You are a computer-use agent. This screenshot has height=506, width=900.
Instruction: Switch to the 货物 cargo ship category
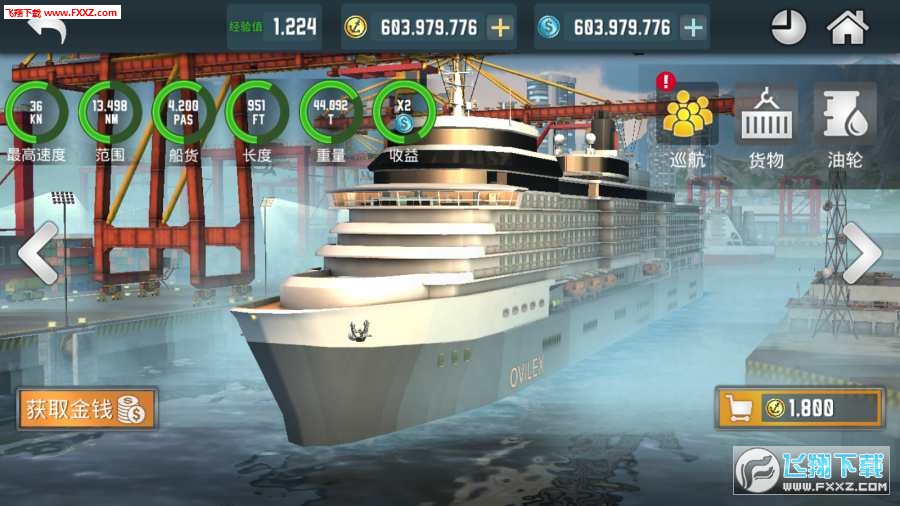[x=766, y=125]
